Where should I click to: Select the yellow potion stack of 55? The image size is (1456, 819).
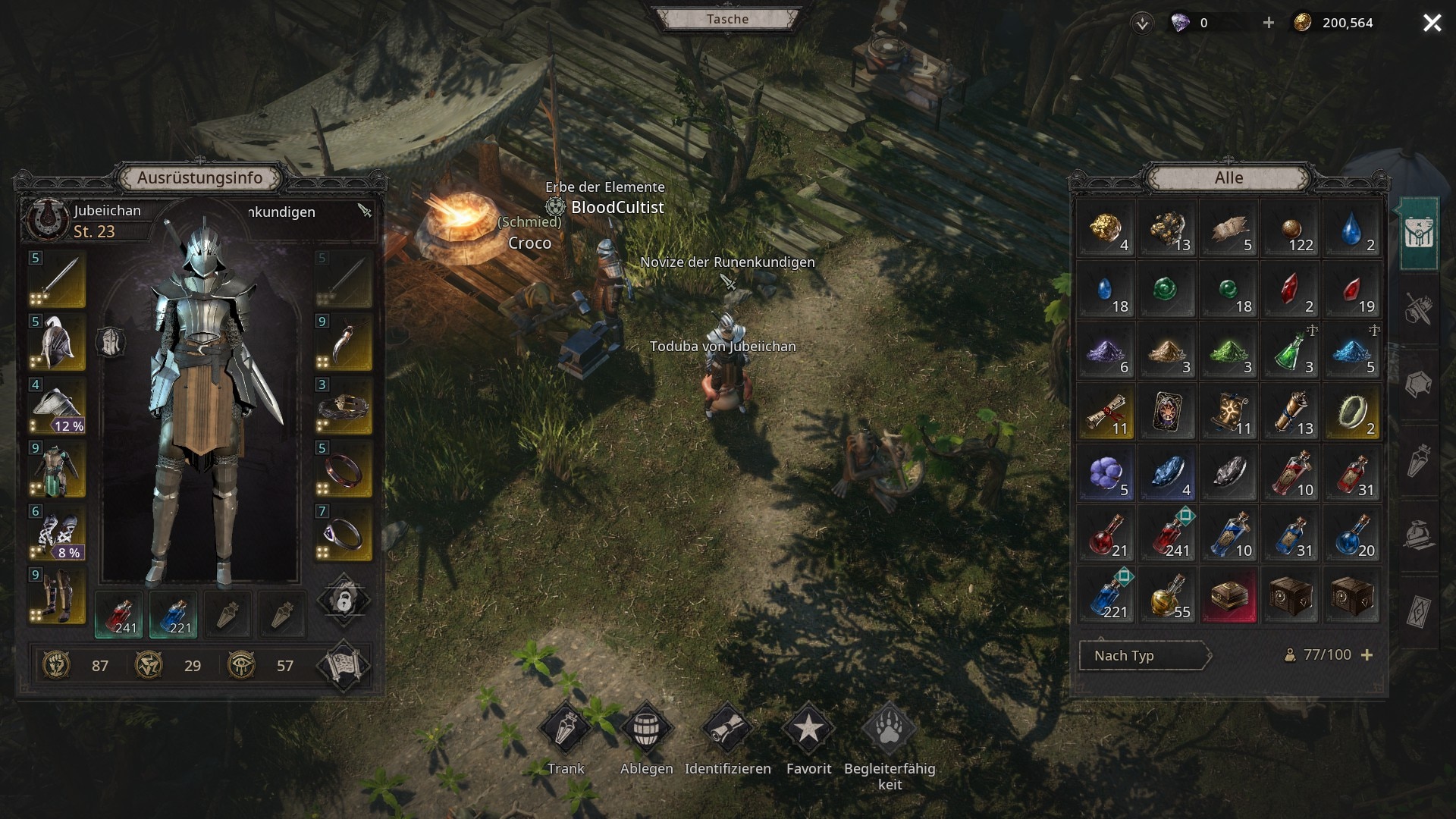click(x=1167, y=597)
